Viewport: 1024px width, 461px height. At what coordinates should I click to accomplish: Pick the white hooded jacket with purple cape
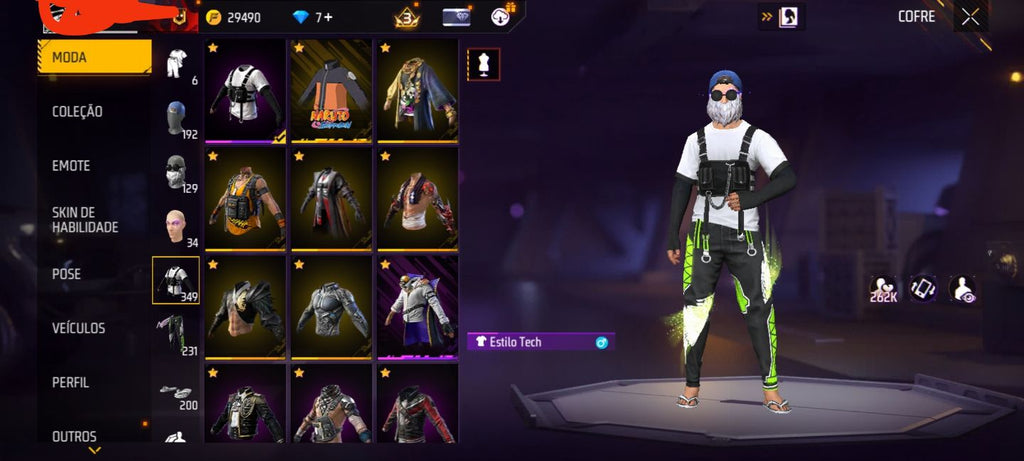(417, 306)
